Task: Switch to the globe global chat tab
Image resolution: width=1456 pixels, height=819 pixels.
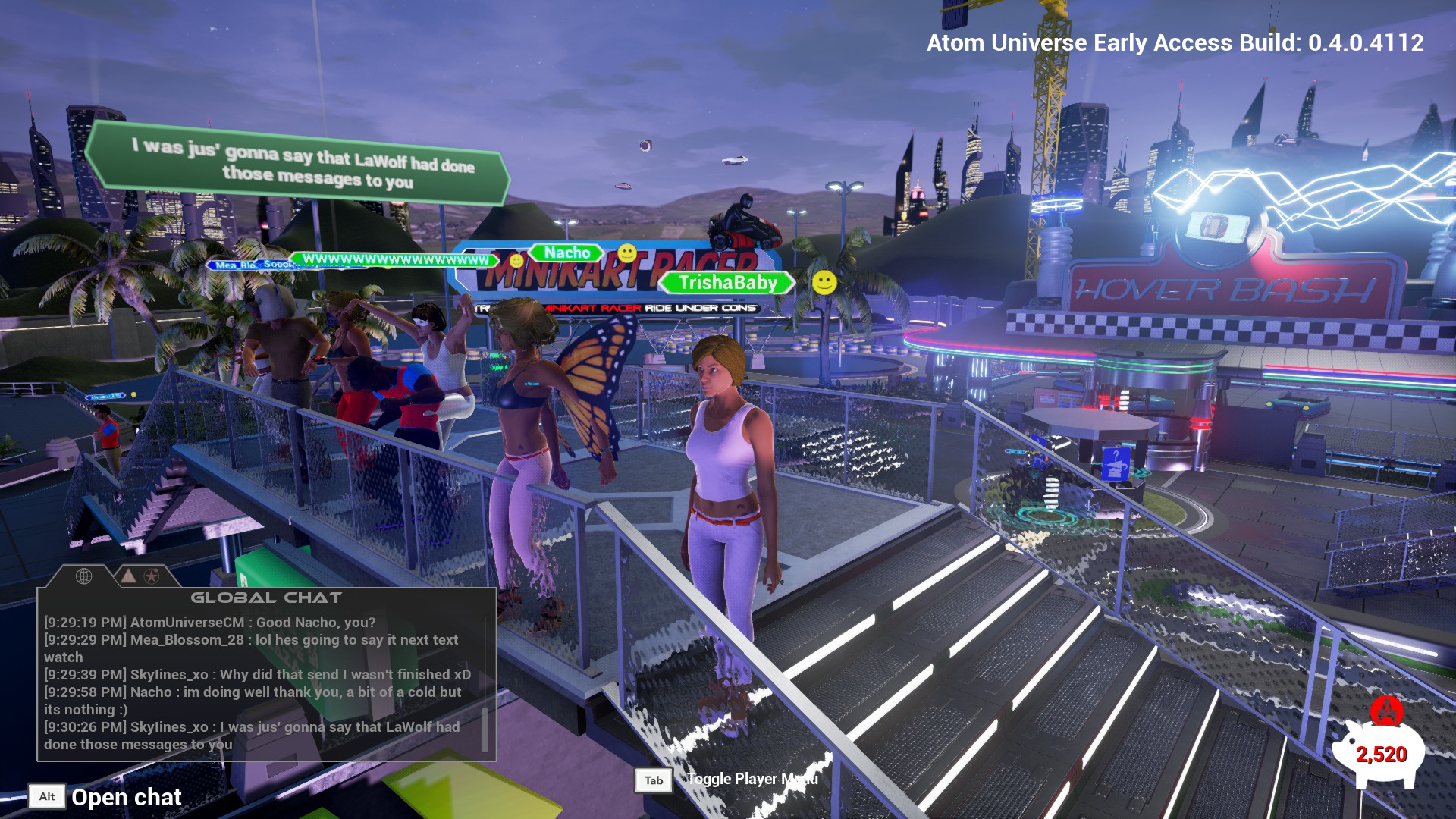Action: [x=84, y=576]
